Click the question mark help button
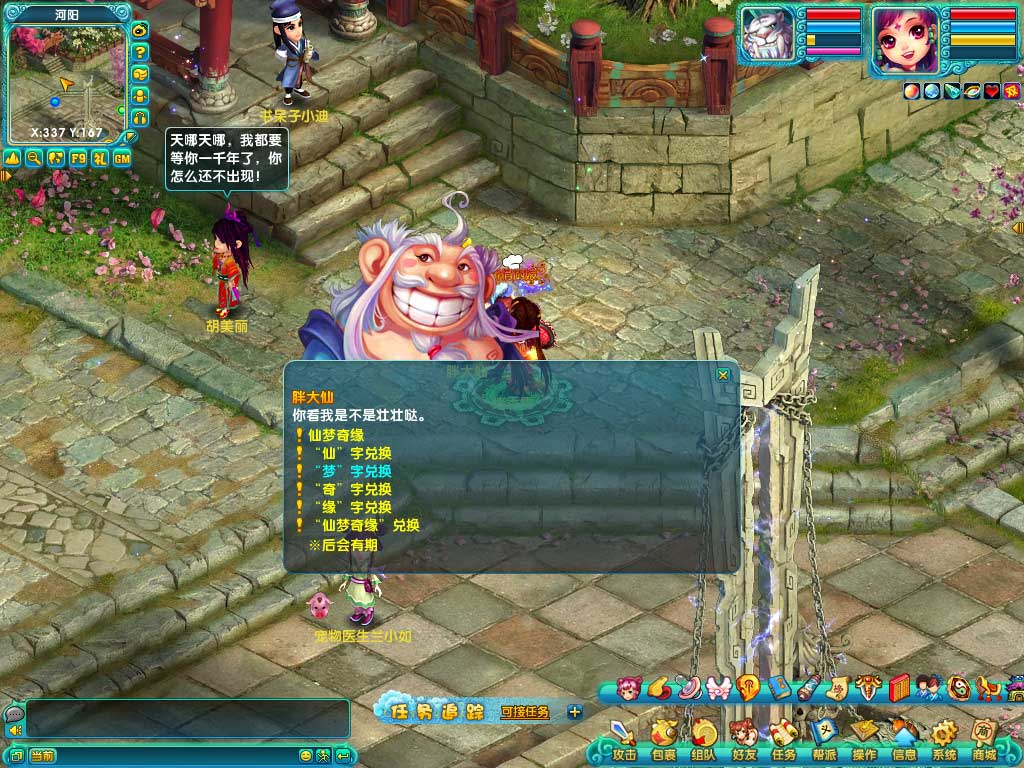 click(x=141, y=52)
